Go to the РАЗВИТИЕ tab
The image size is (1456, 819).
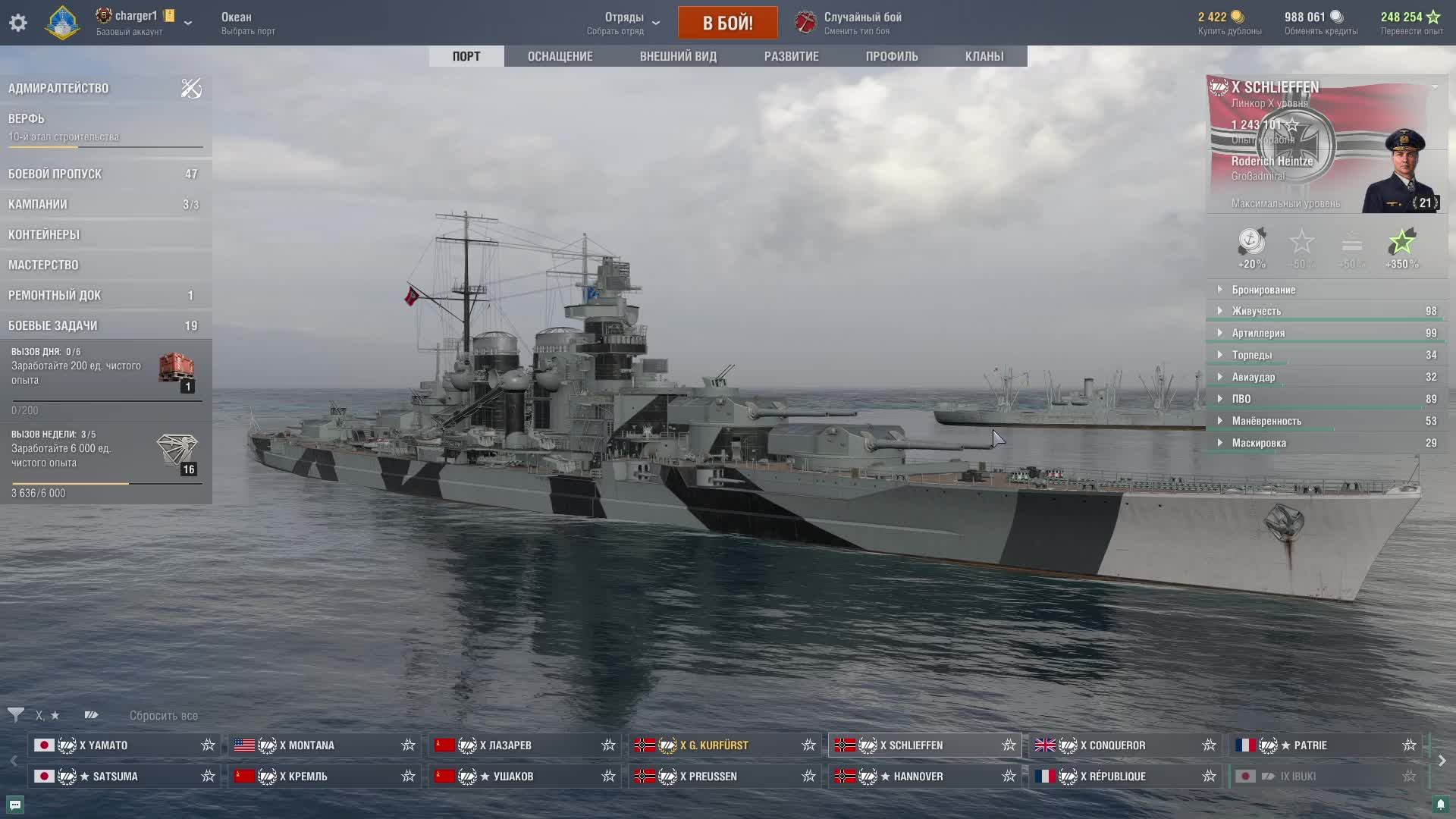(x=791, y=56)
